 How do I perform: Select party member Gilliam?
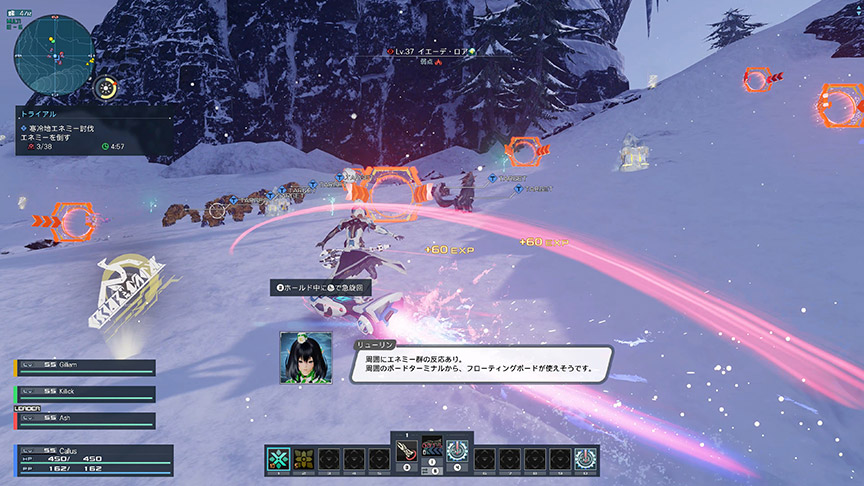pyautogui.click(x=85, y=367)
